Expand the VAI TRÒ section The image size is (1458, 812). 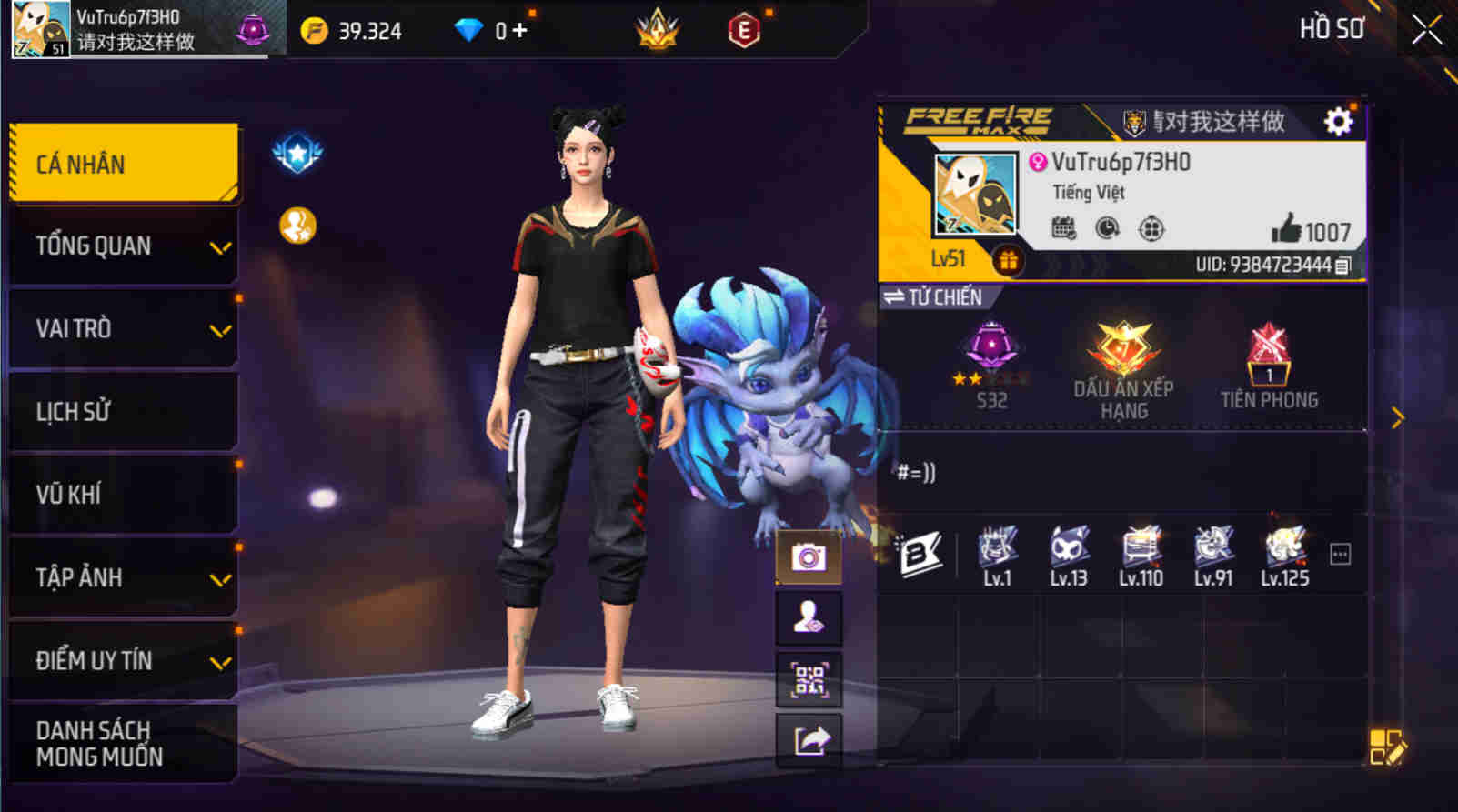point(124,328)
